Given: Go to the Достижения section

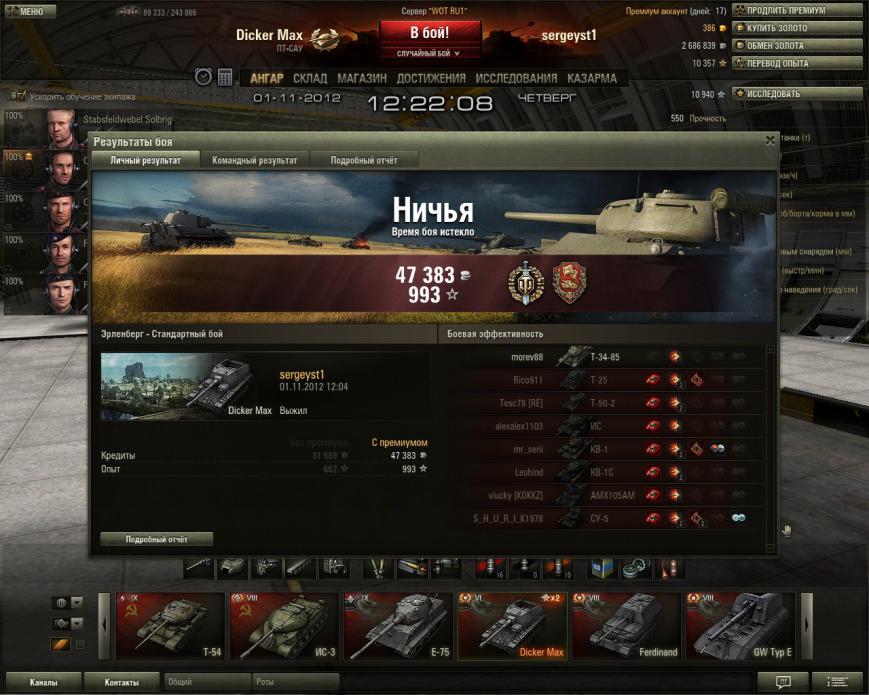Looking at the screenshot, I should click(x=431, y=78).
